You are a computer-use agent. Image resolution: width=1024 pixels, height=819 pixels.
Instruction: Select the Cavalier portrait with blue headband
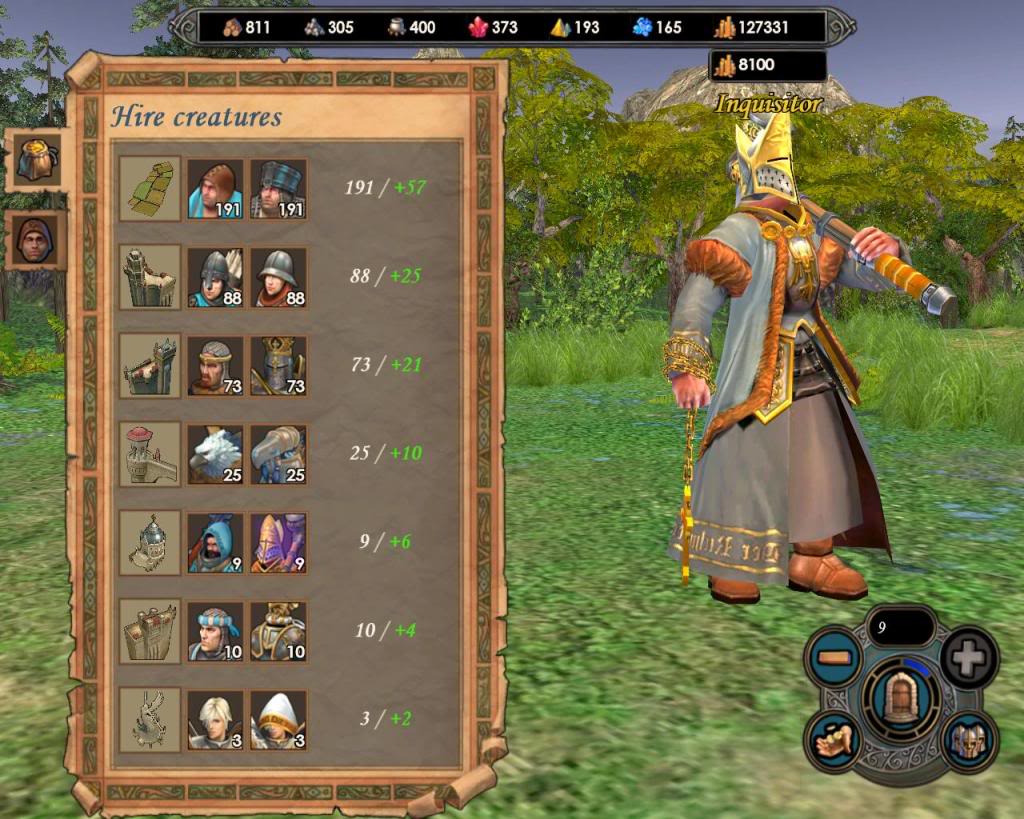pos(215,630)
